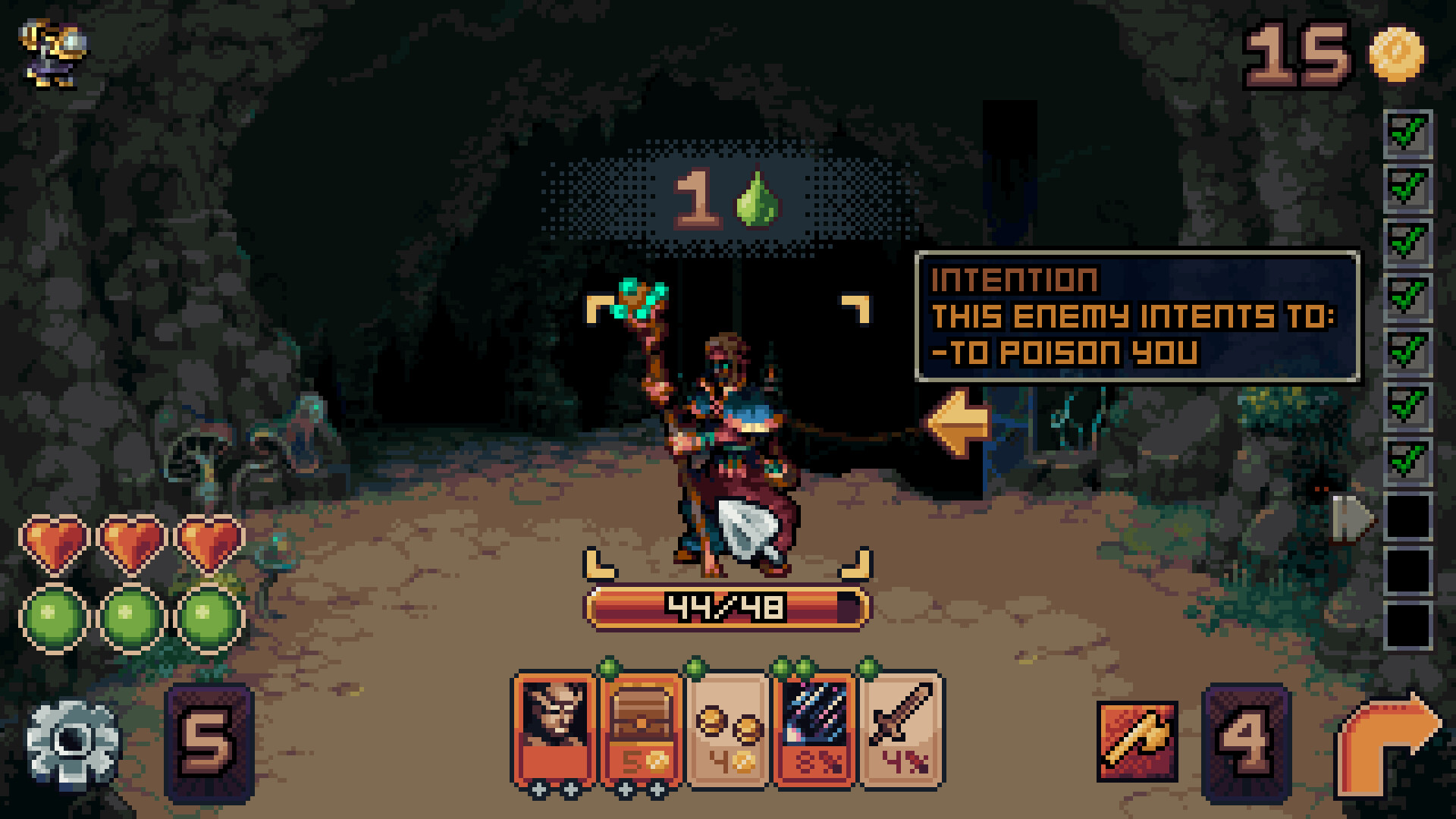1456x819 pixels.
Task: Open the settings gear menu
Action: coord(72,739)
